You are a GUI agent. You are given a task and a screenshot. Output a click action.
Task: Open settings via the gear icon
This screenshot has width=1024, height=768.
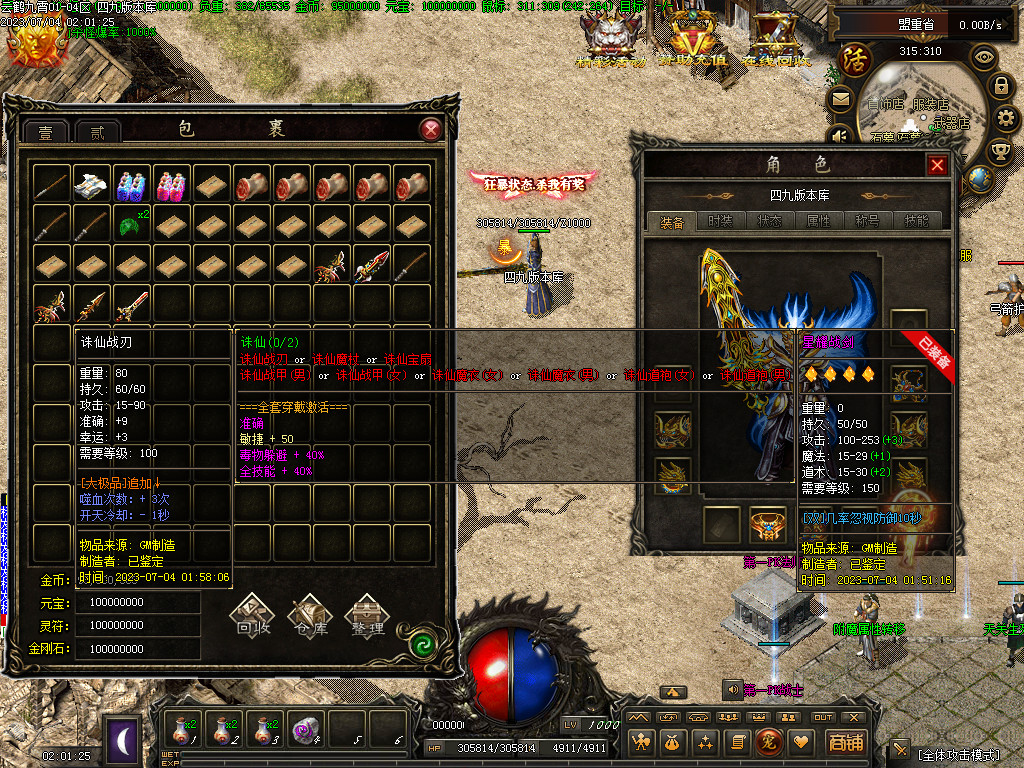[x=1006, y=118]
